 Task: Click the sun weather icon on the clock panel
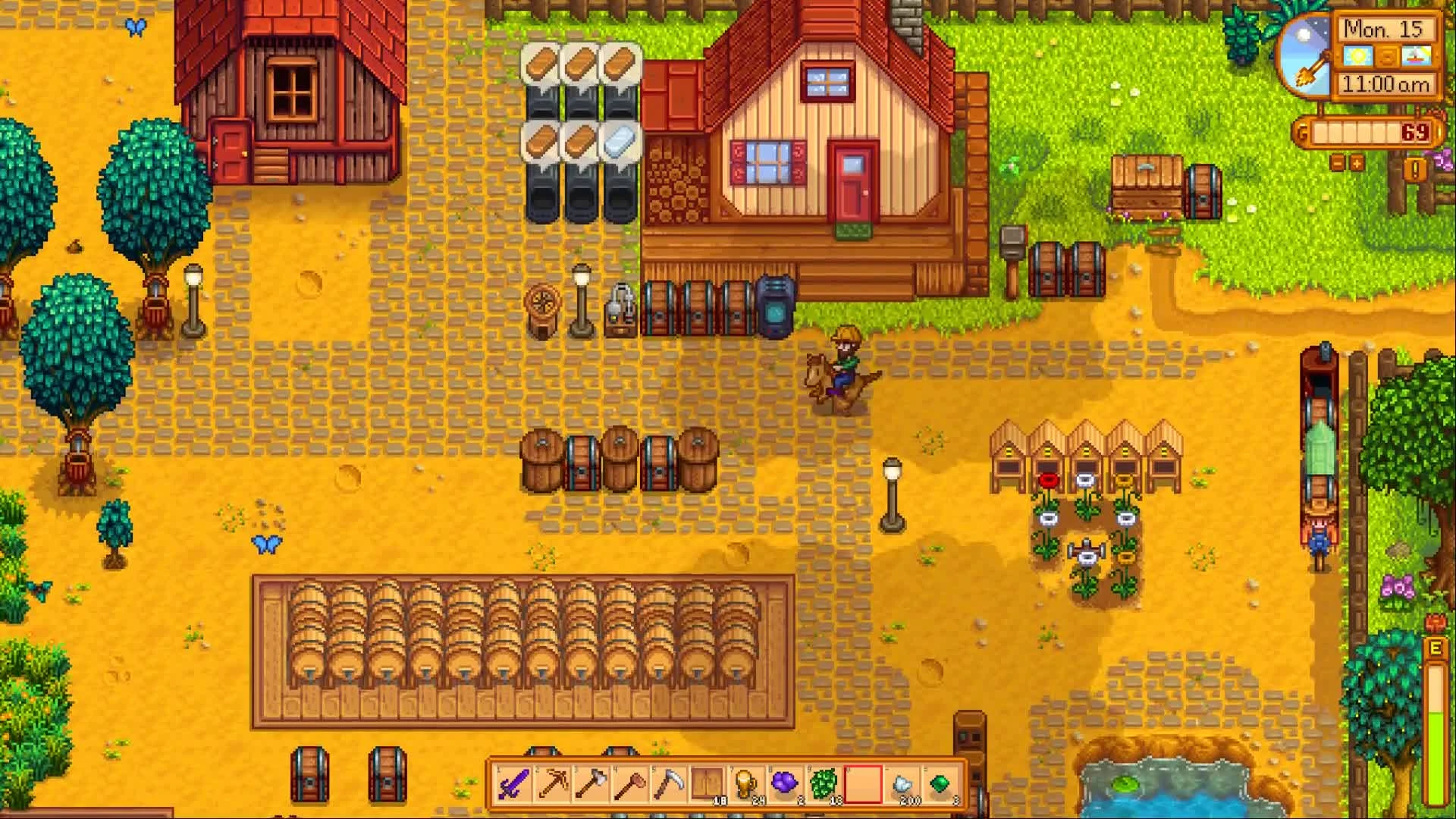coord(1357,56)
